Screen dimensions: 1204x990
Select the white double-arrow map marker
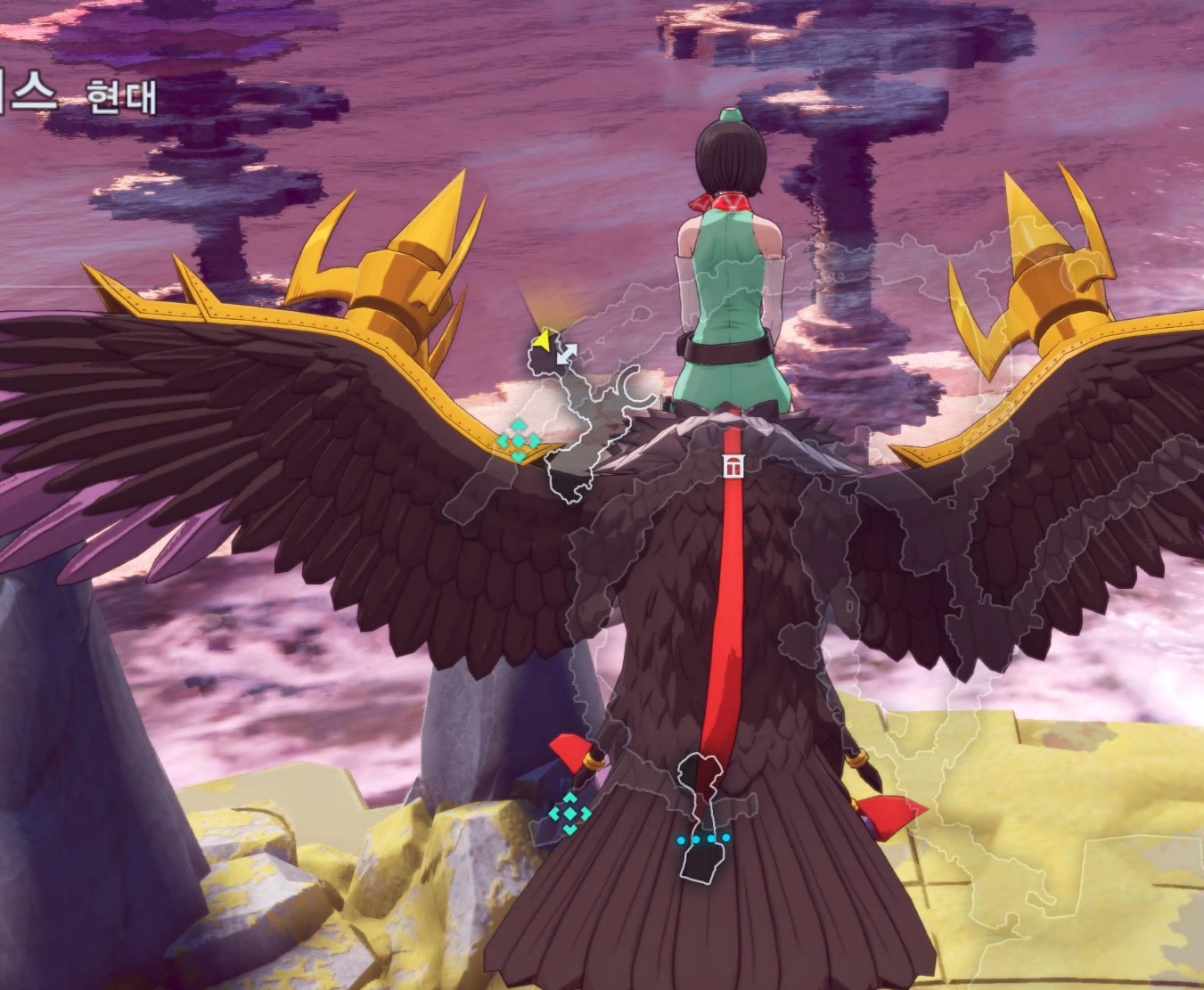point(566,354)
